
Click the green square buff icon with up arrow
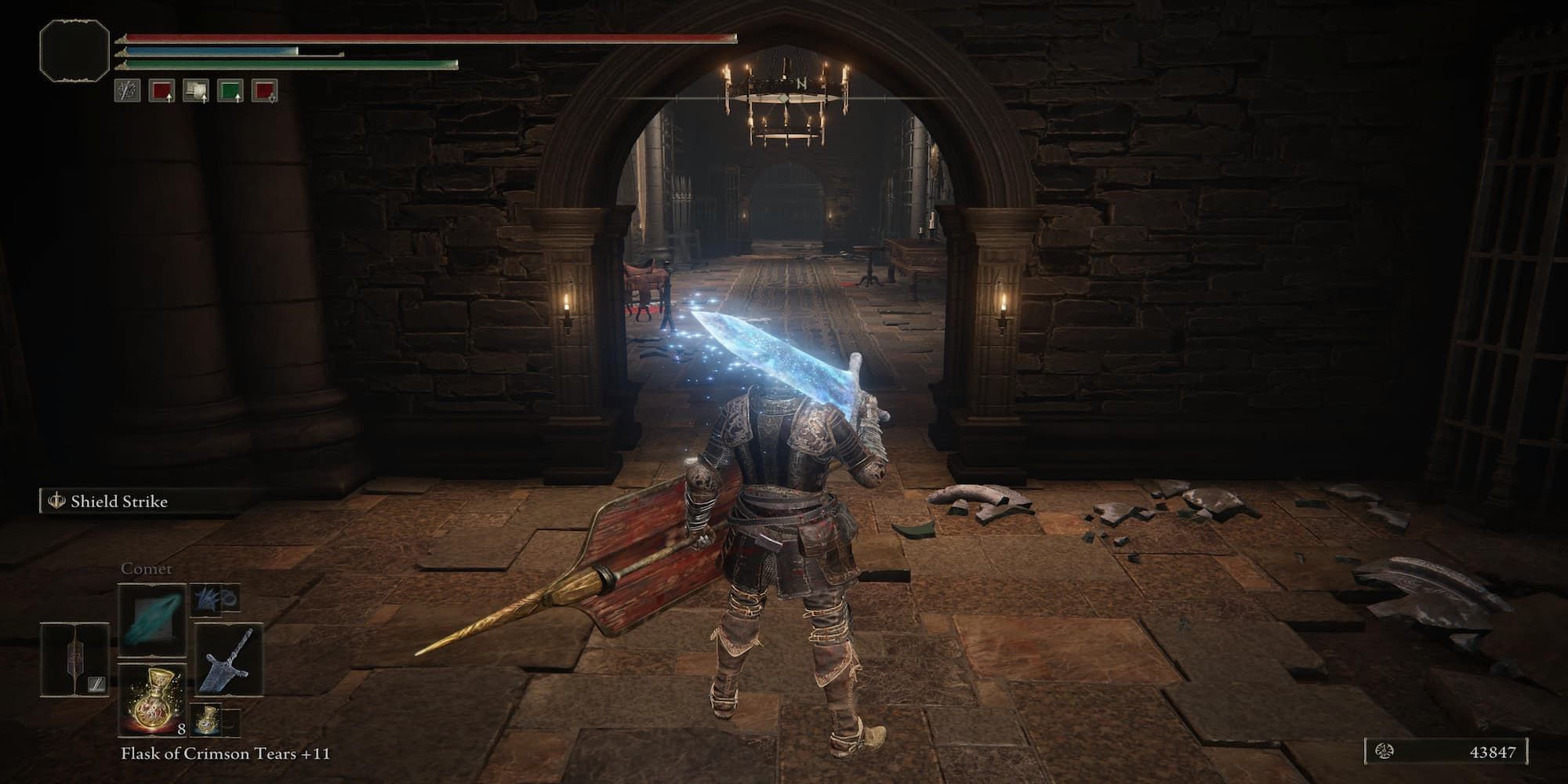pos(230,91)
